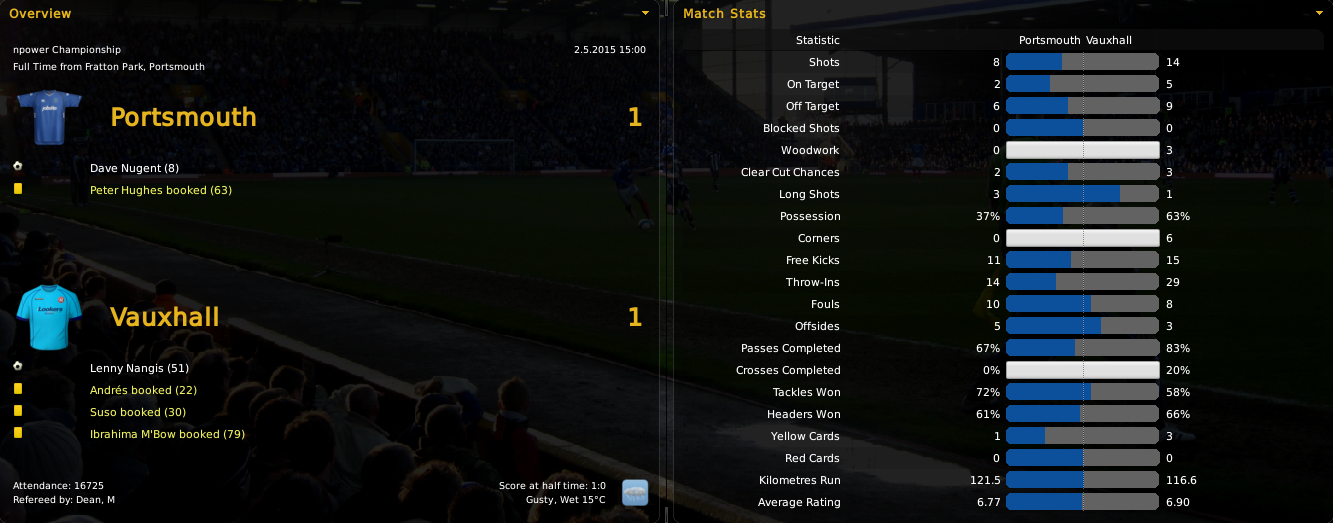
Task: Click the Vauxhall column header in Match Stats
Action: (1108, 40)
